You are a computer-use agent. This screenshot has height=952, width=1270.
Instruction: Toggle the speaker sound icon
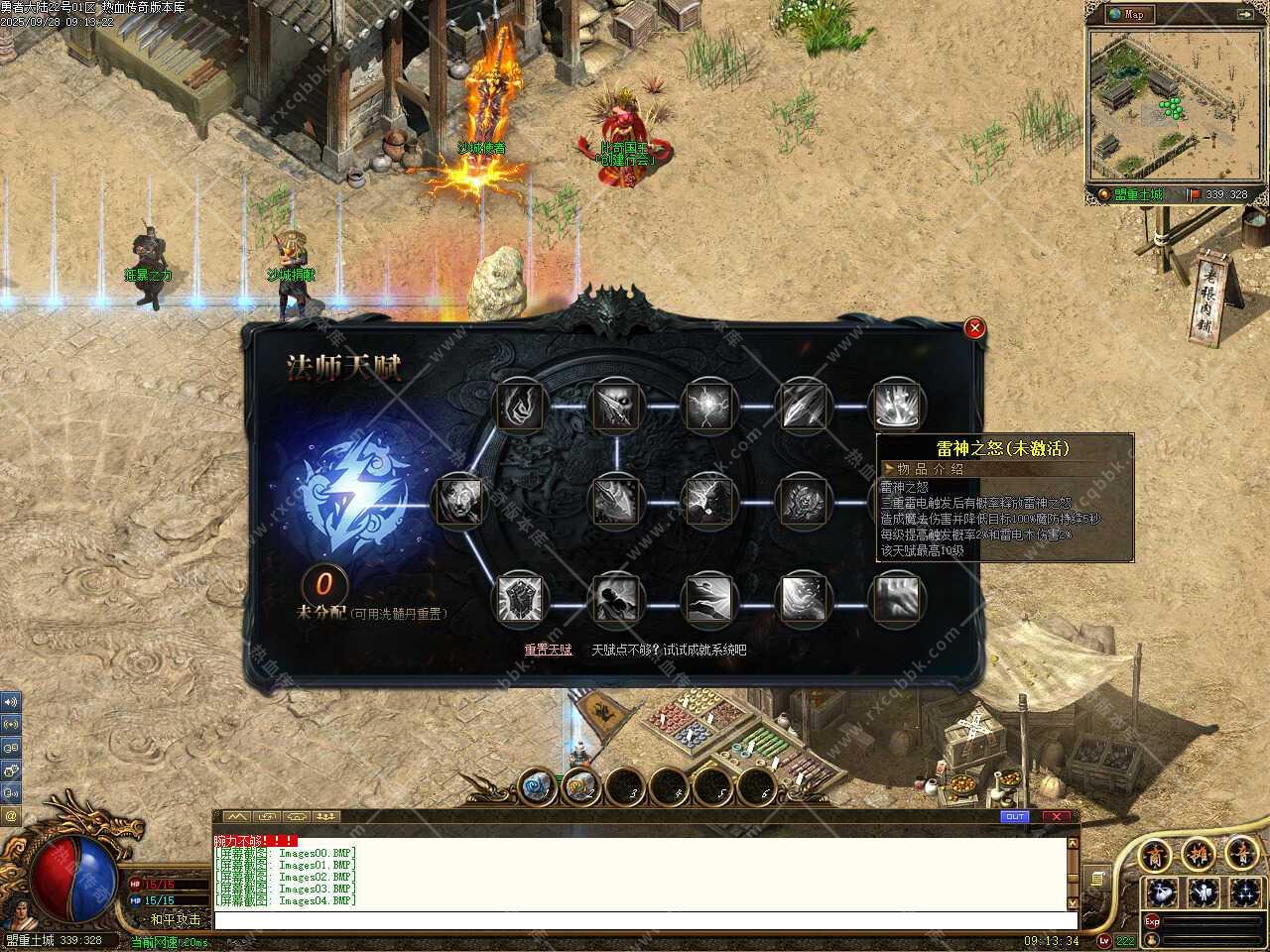pos(11,701)
